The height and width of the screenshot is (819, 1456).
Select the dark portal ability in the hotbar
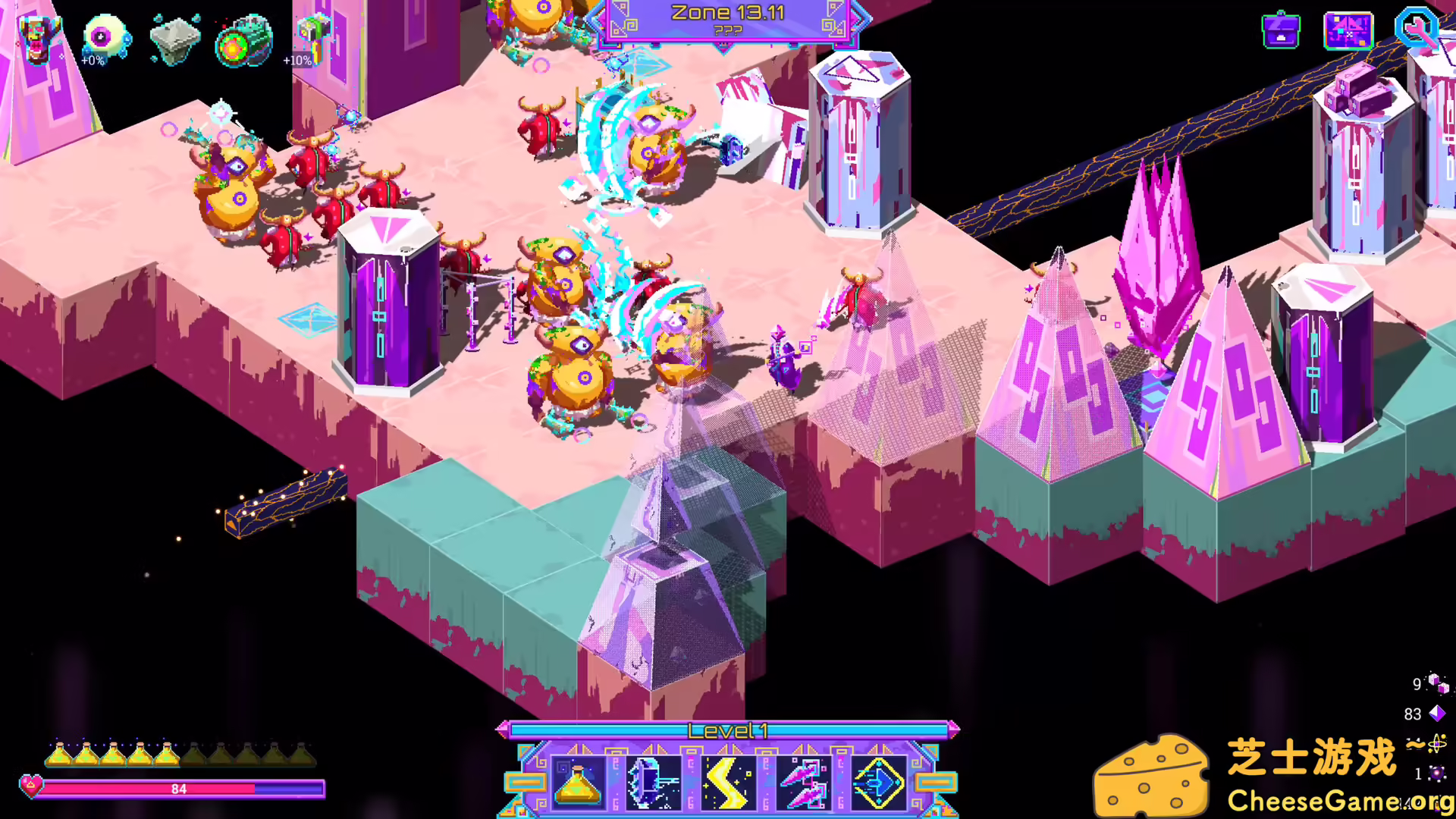pyautogui.click(x=652, y=783)
